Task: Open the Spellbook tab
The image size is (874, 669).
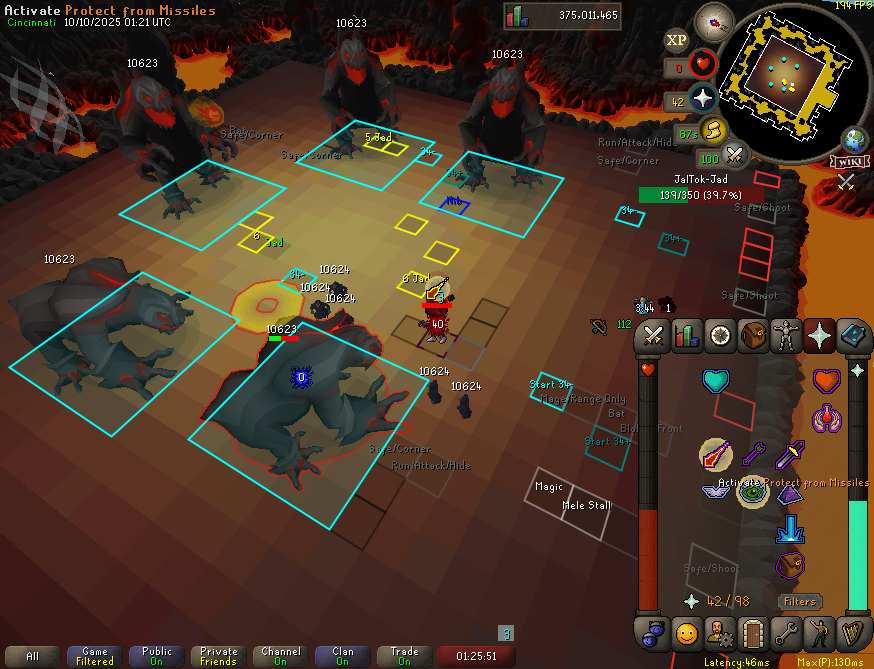Action: (x=854, y=336)
